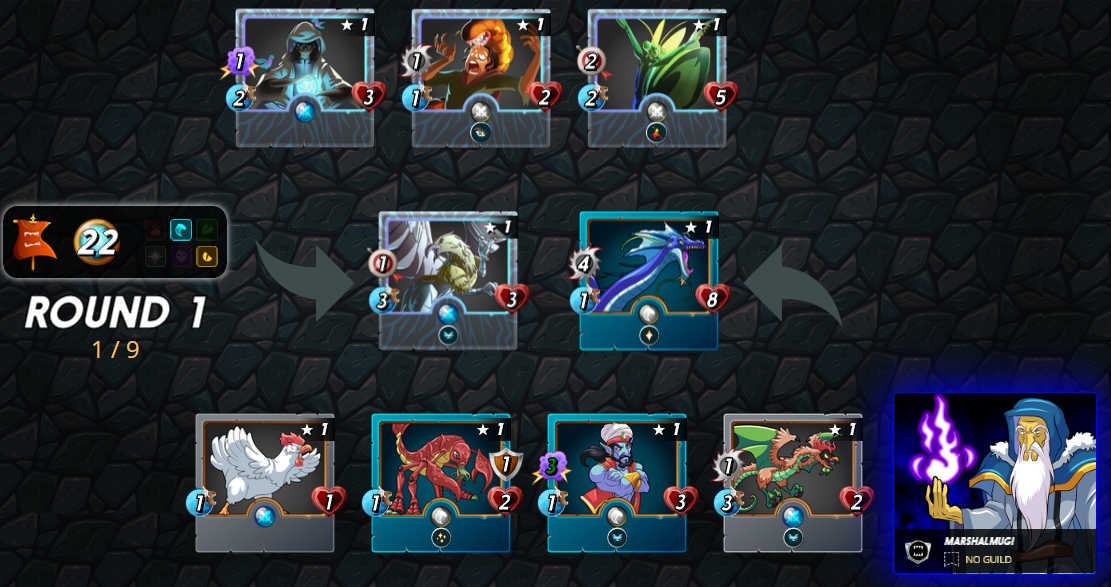Screen dimensions: 1111x587
Task: Choose the green mantis insect card
Action: (657, 70)
